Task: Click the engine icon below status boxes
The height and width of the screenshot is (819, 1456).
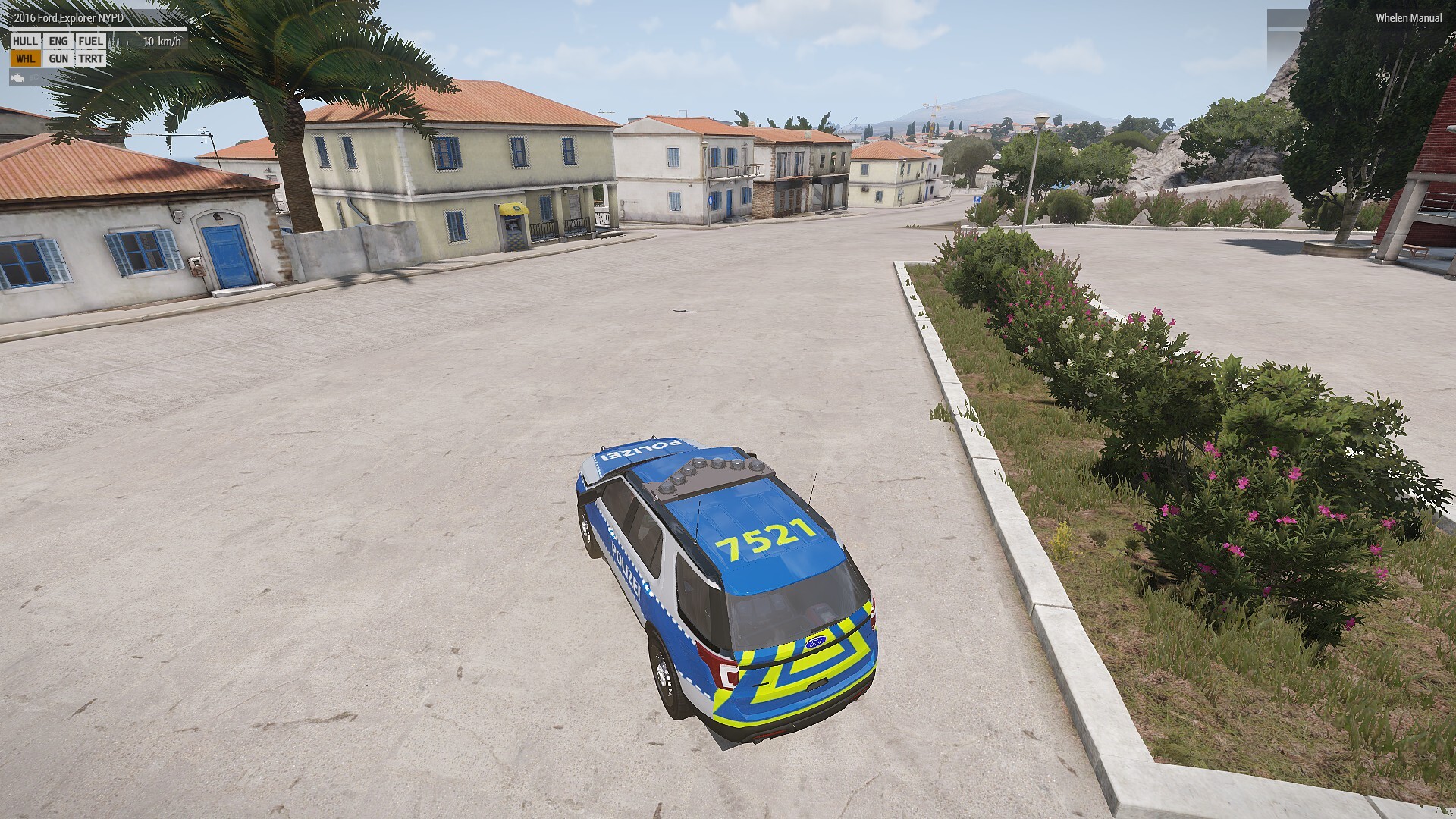Action: coord(18,77)
